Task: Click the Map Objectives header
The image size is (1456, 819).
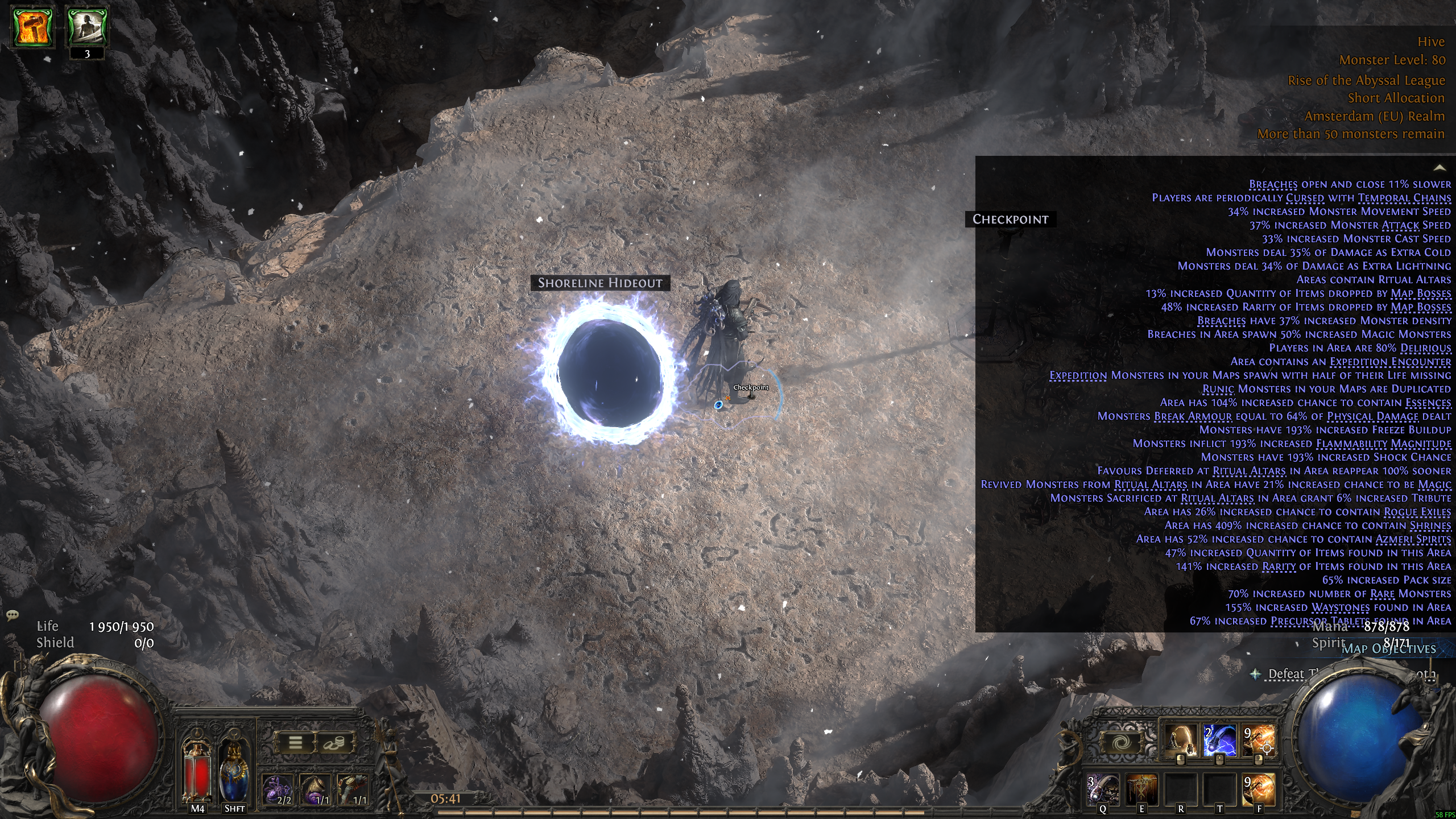Action: click(x=1388, y=649)
